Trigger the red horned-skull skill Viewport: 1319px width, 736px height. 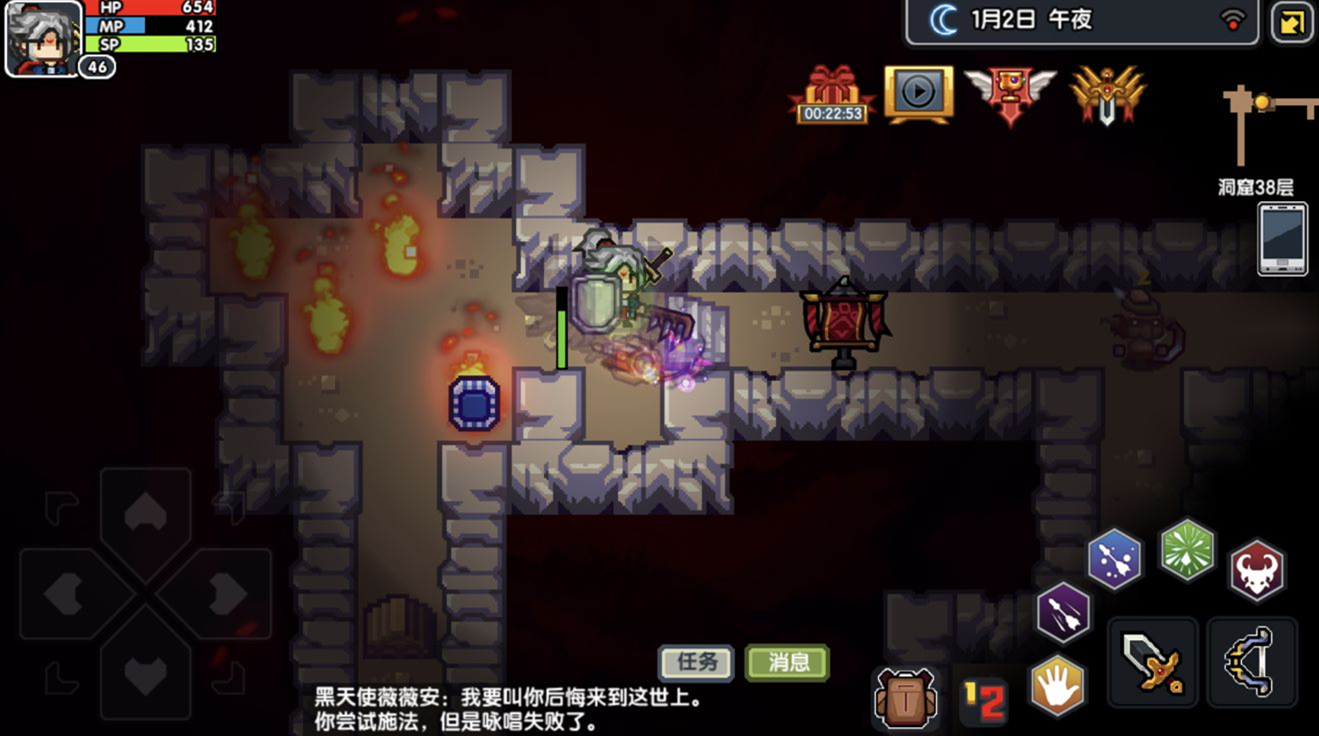point(1257,570)
